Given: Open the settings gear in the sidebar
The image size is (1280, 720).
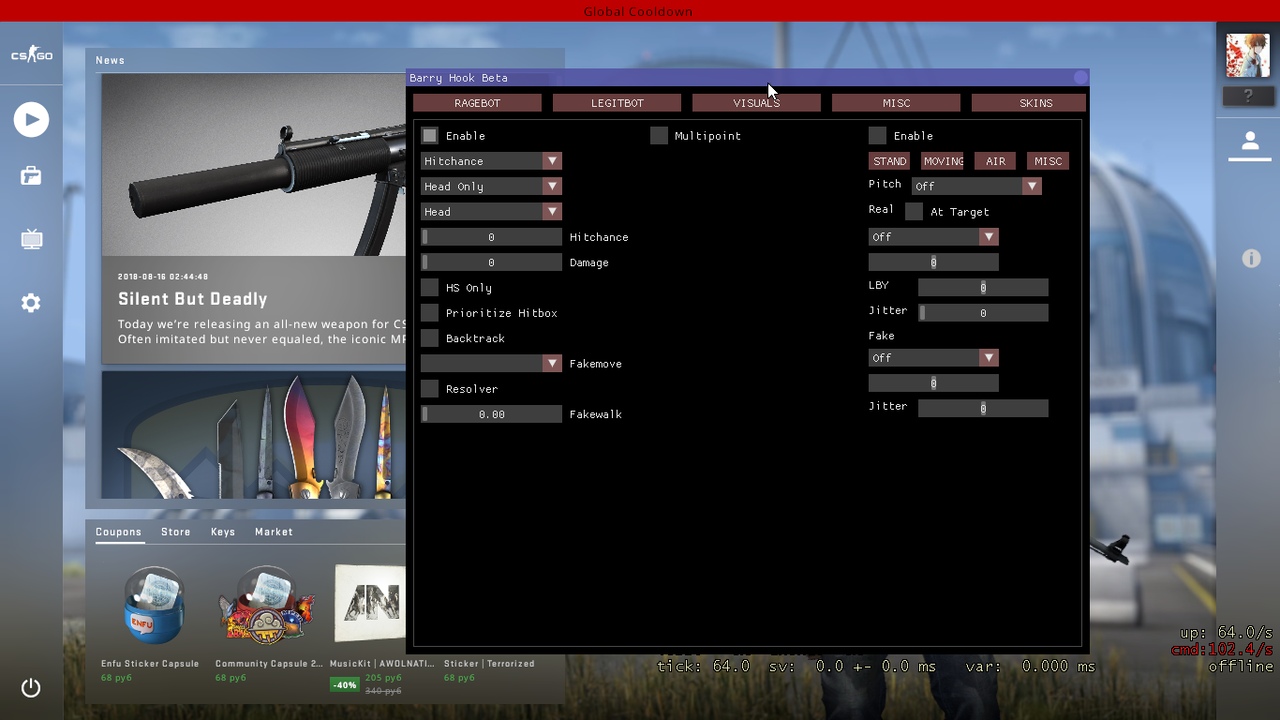Looking at the screenshot, I should coord(31,303).
